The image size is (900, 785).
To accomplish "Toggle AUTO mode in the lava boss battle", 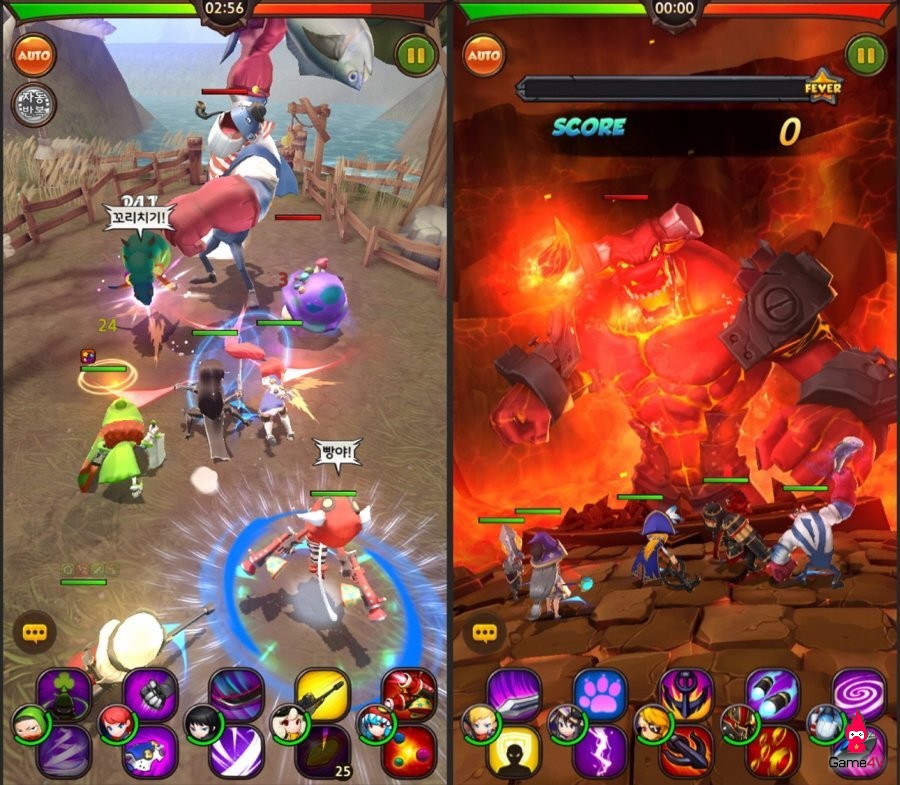I will [x=484, y=53].
